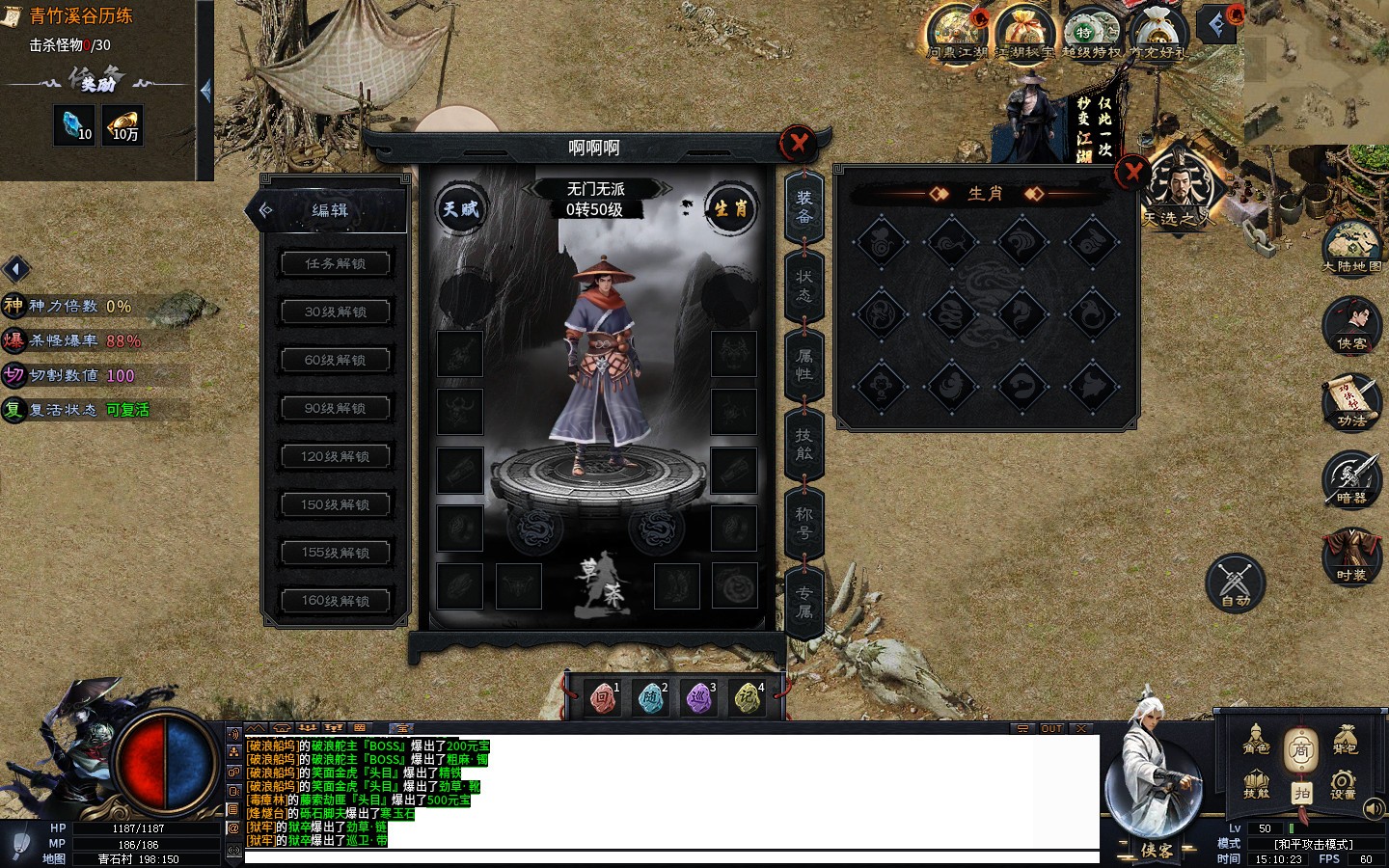1389x868 pixels.
Task: Use the purple 巡 stone in hotbar
Action: pos(698,697)
